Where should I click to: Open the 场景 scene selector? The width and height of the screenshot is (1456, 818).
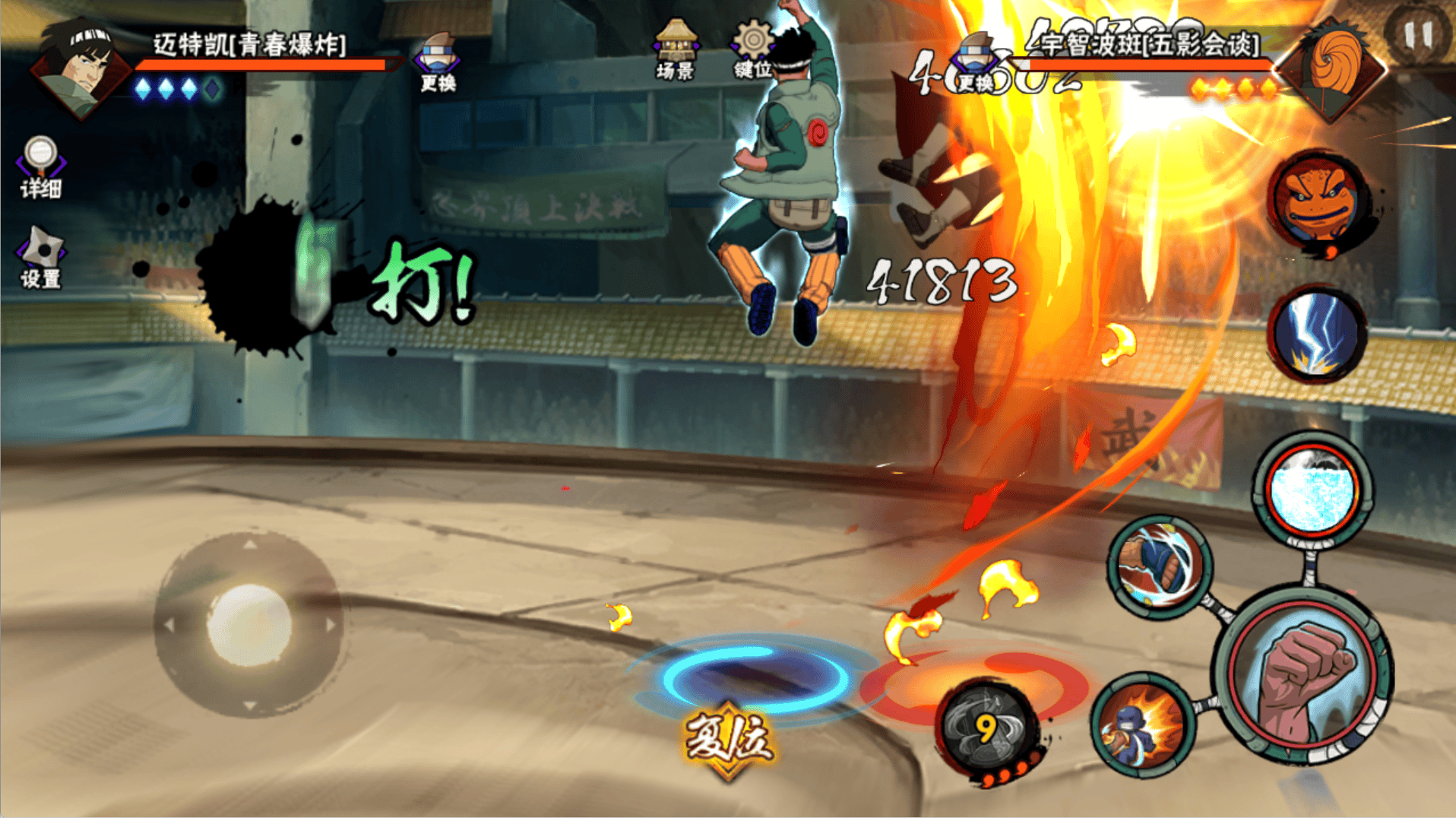675,50
